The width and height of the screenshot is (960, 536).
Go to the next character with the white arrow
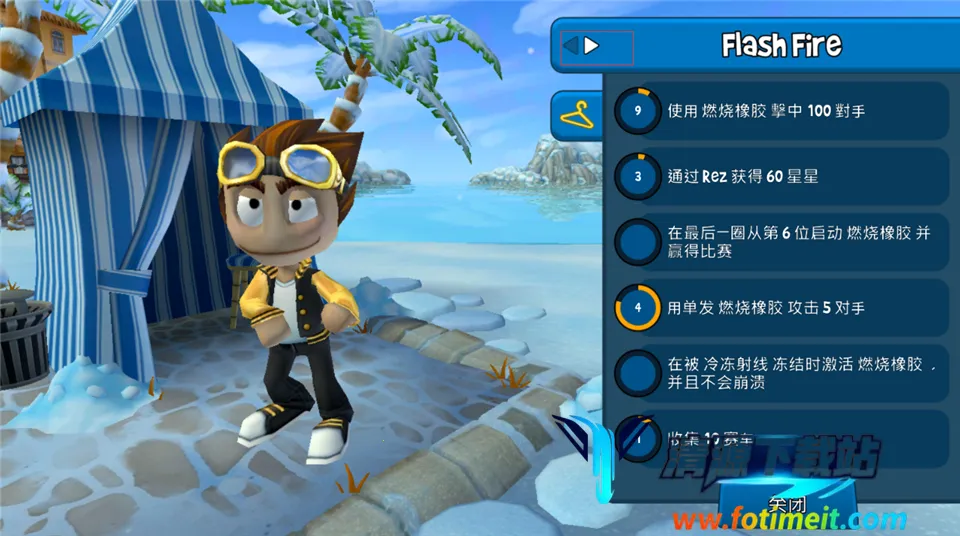coord(592,46)
